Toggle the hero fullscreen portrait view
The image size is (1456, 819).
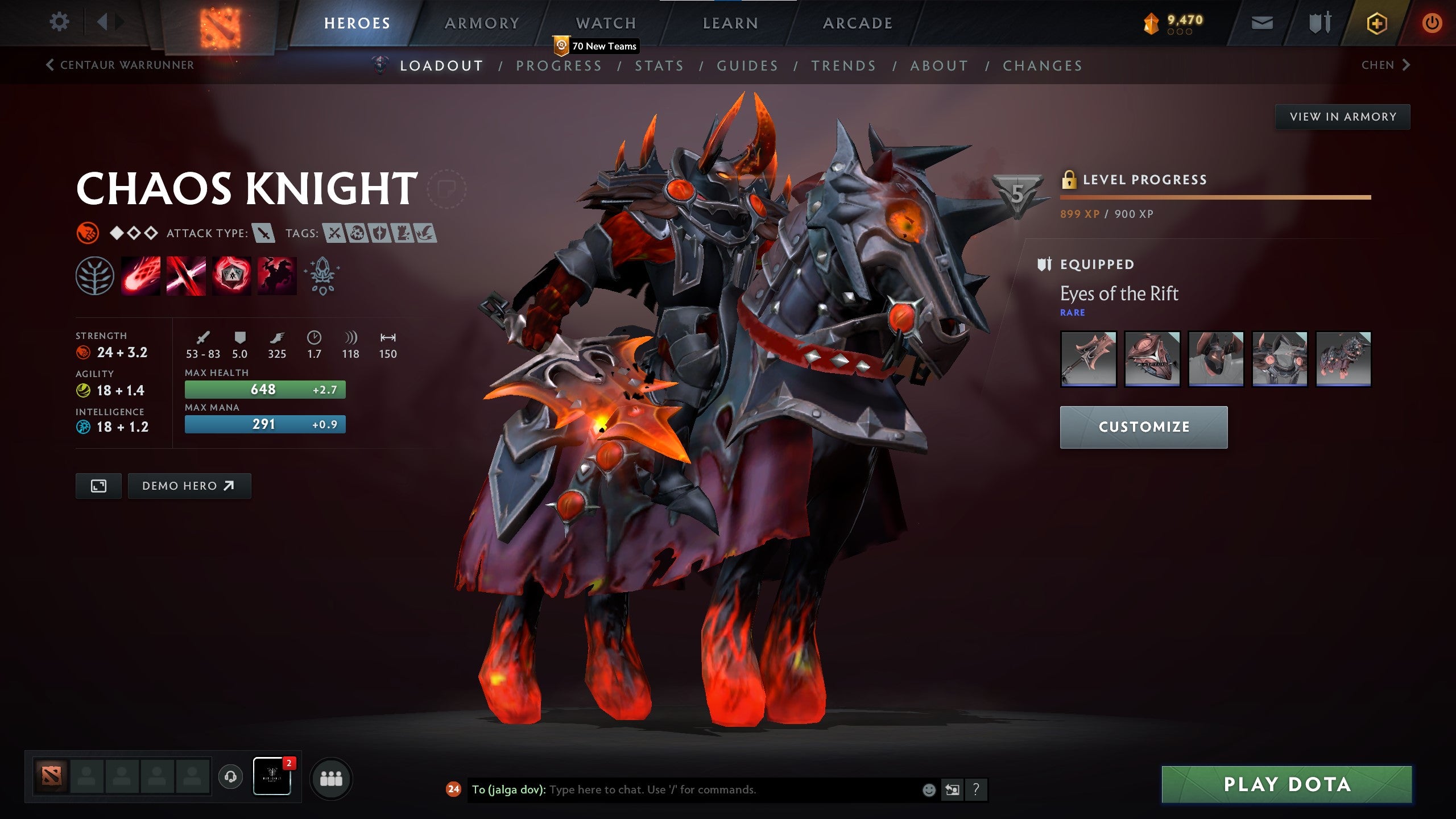pyautogui.click(x=98, y=486)
